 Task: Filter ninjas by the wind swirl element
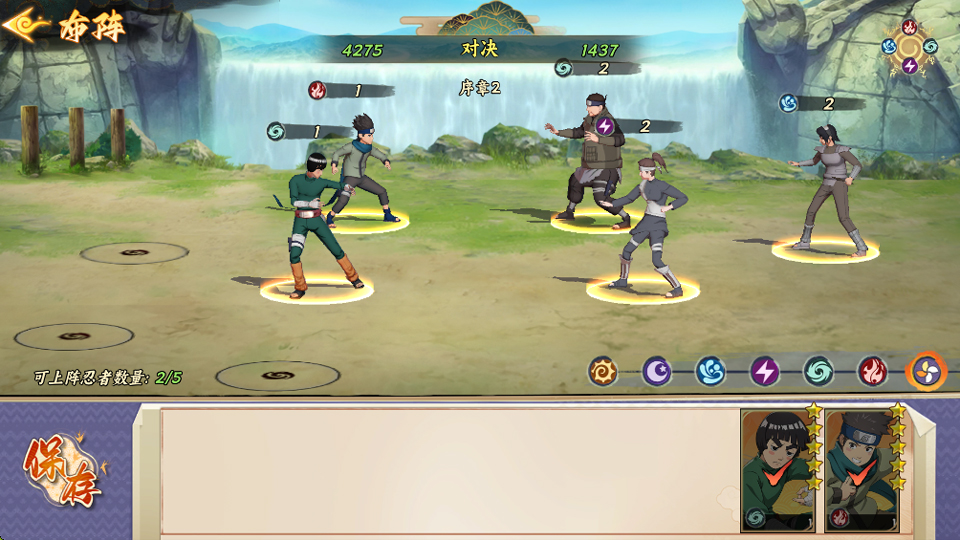pos(818,371)
